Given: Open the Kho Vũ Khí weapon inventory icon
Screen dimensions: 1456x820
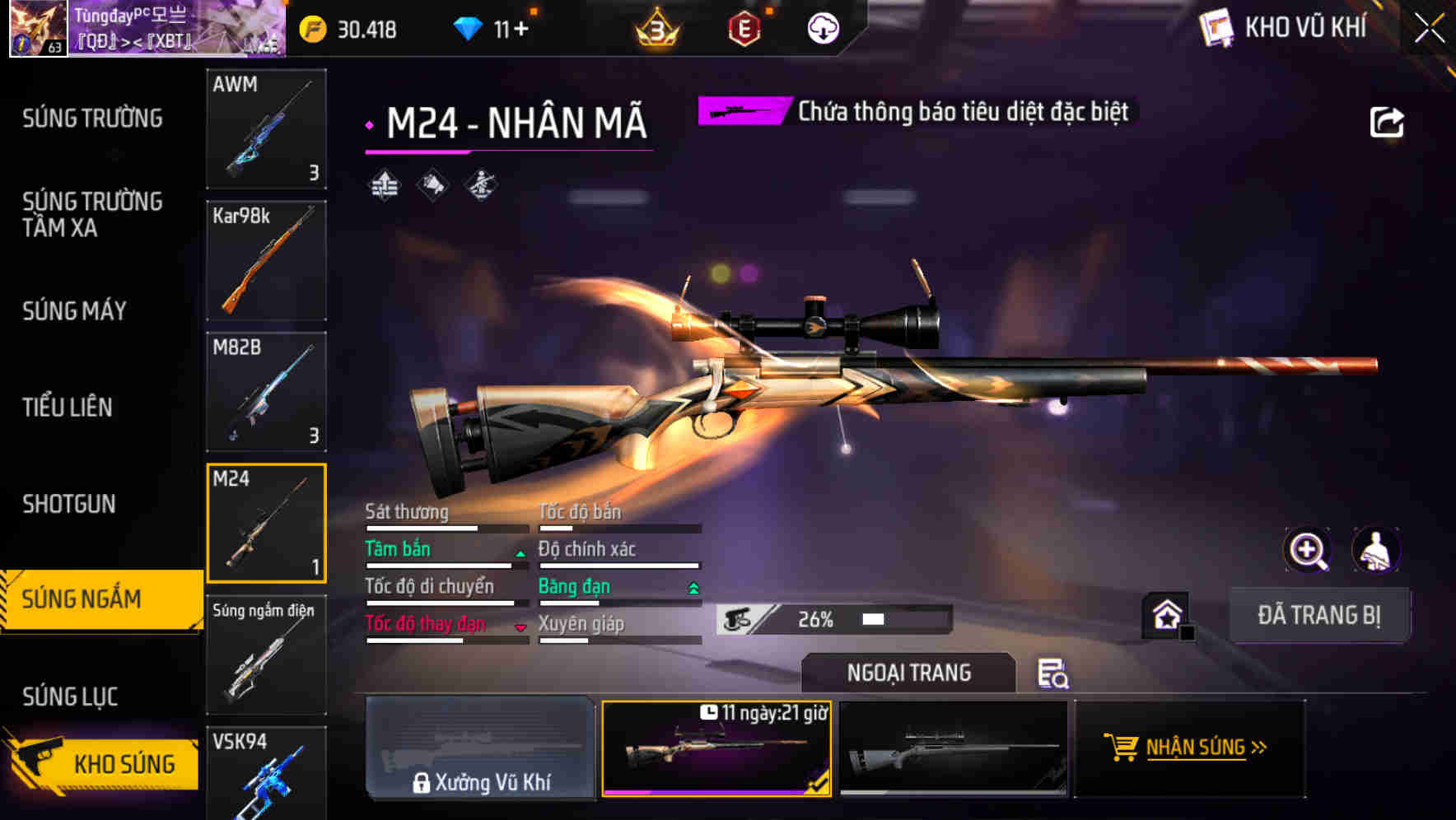Looking at the screenshot, I should [1216, 27].
